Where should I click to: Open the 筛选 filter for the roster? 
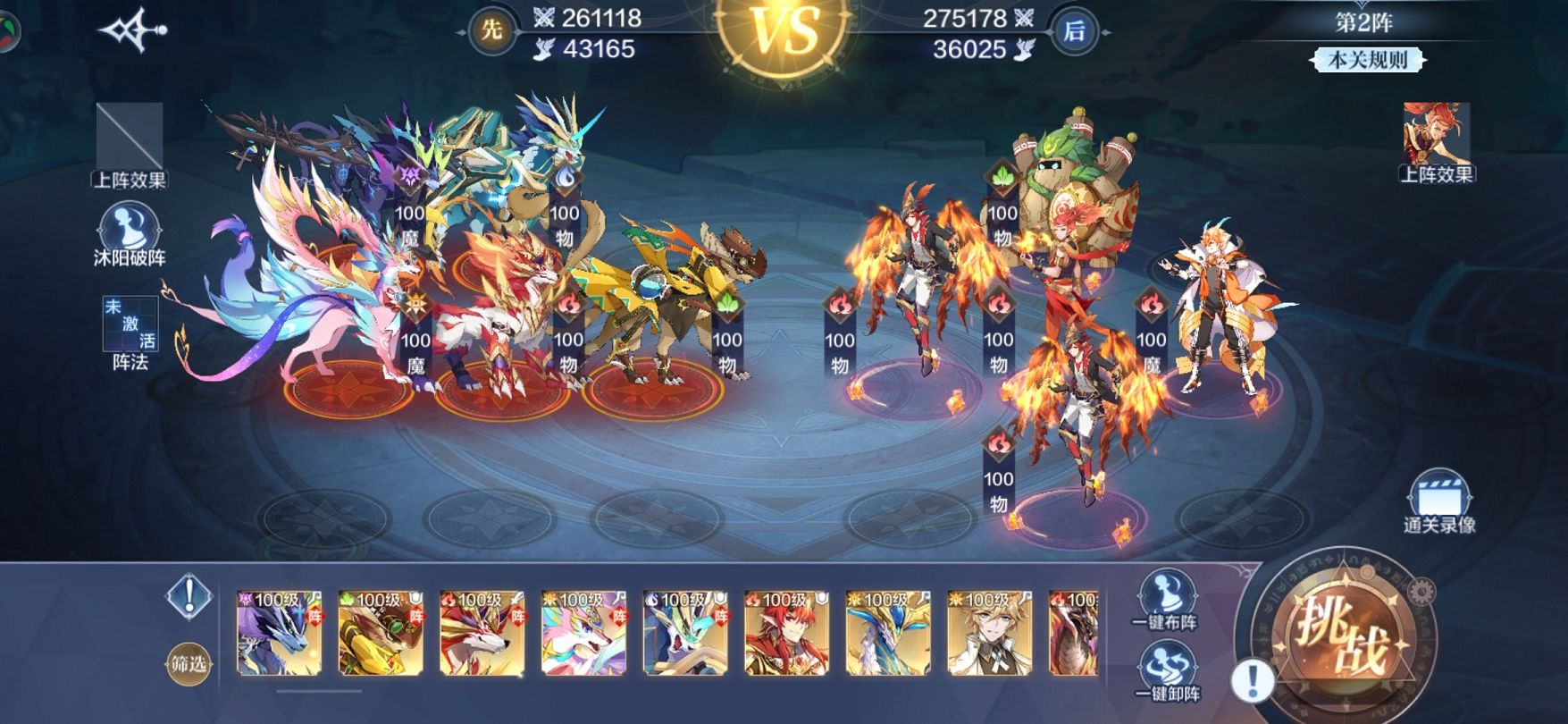point(188,664)
